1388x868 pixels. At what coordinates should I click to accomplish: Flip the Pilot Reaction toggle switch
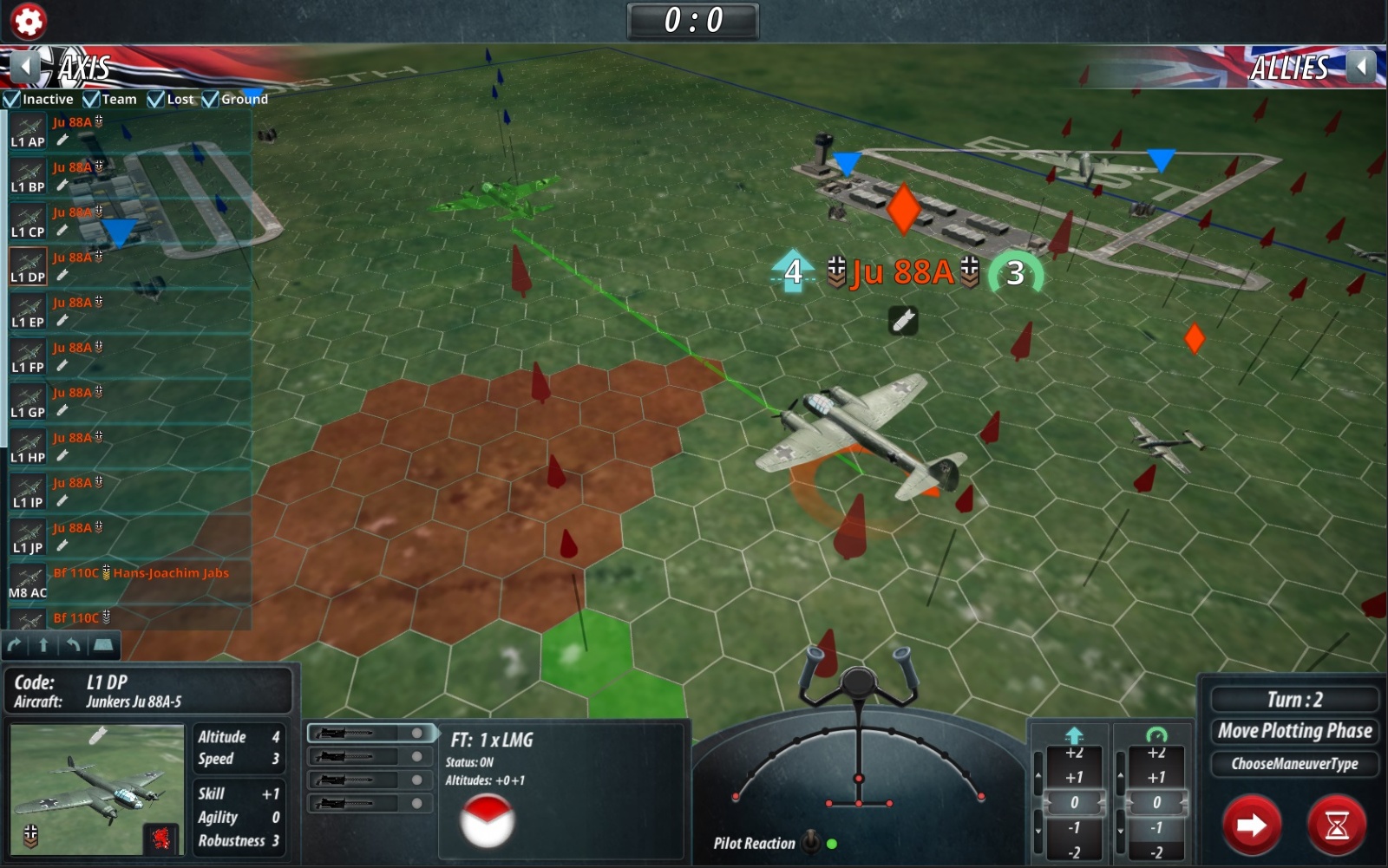(x=810, y=841)
